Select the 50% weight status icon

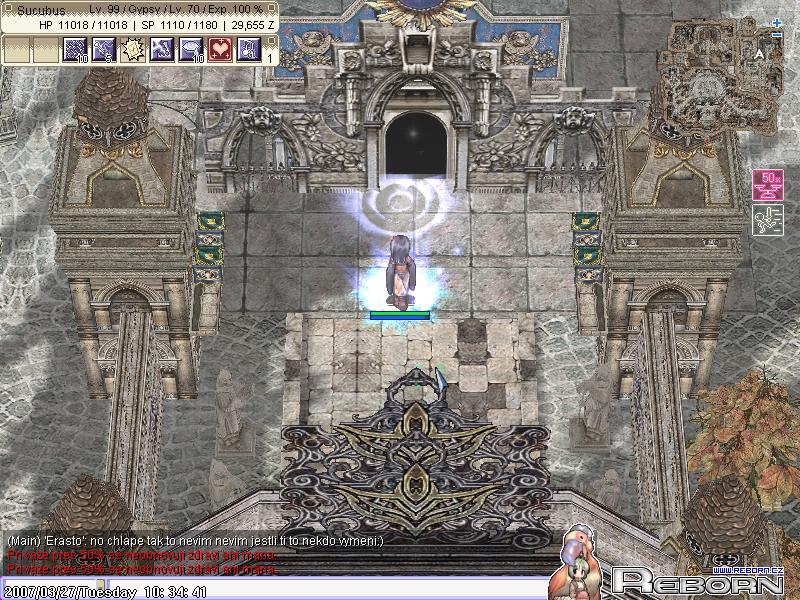tap(768, 185)
